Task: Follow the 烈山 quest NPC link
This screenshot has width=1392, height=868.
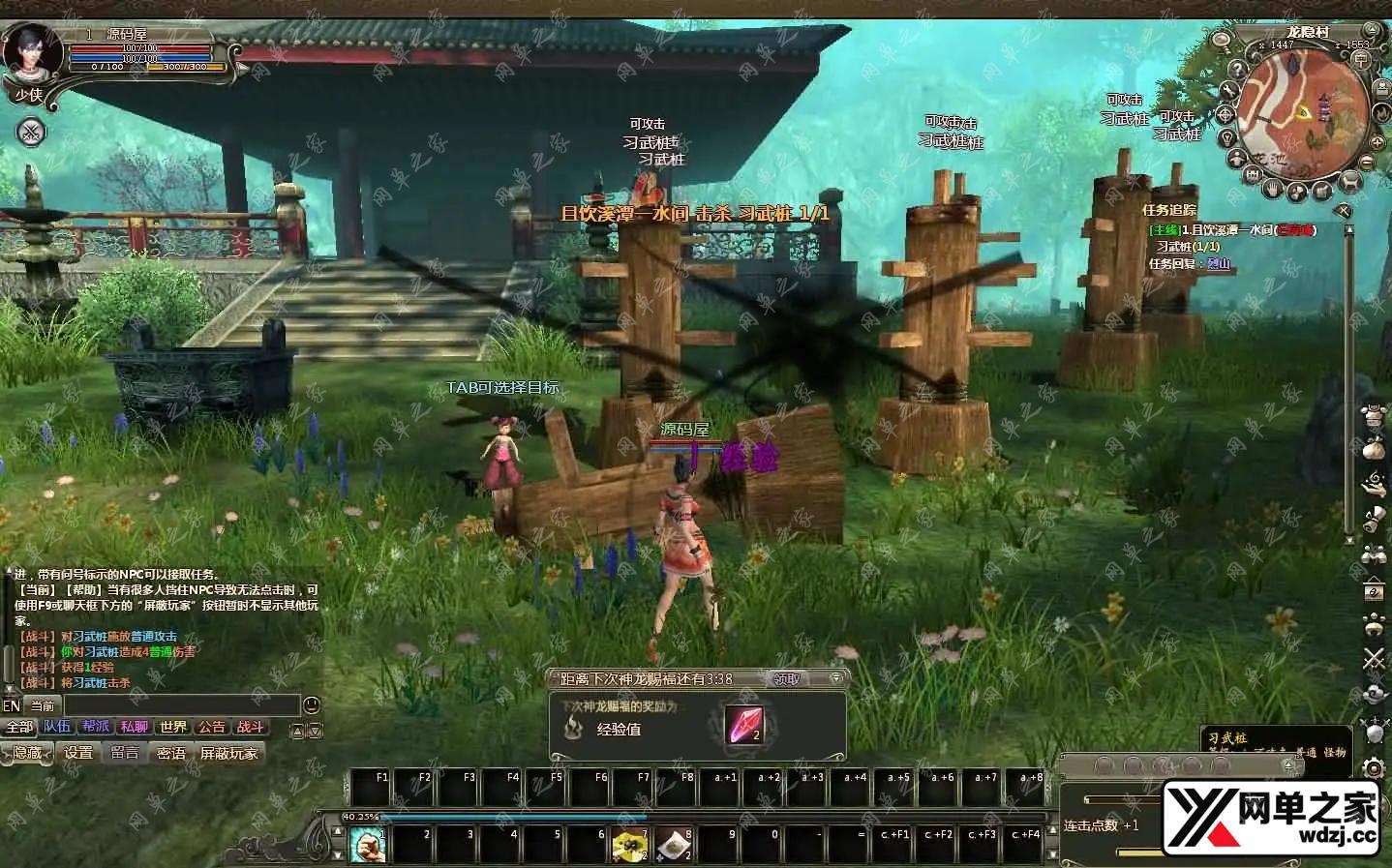Action: [1219, 263]
